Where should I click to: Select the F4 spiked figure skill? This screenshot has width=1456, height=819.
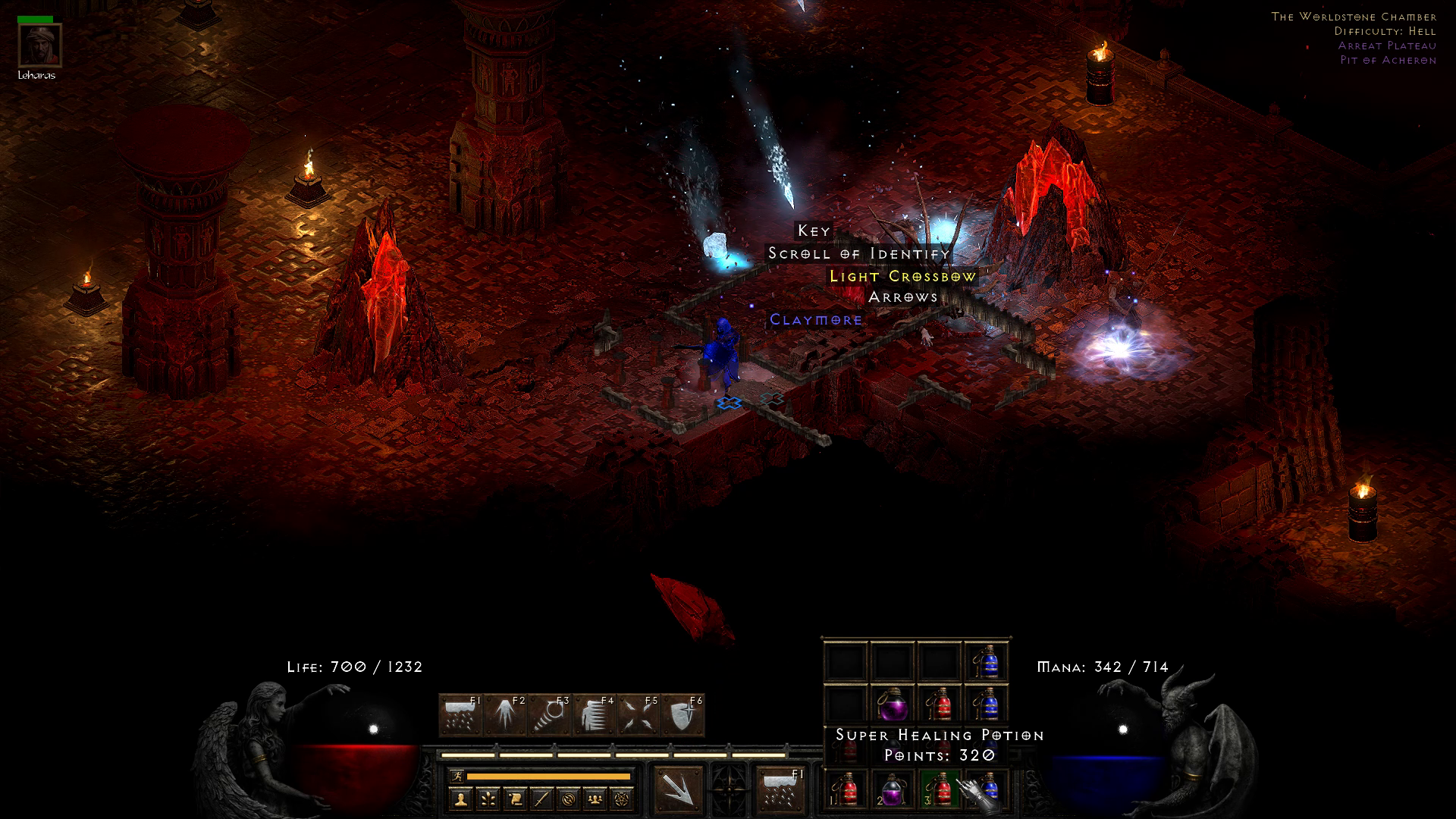point(593,715)
